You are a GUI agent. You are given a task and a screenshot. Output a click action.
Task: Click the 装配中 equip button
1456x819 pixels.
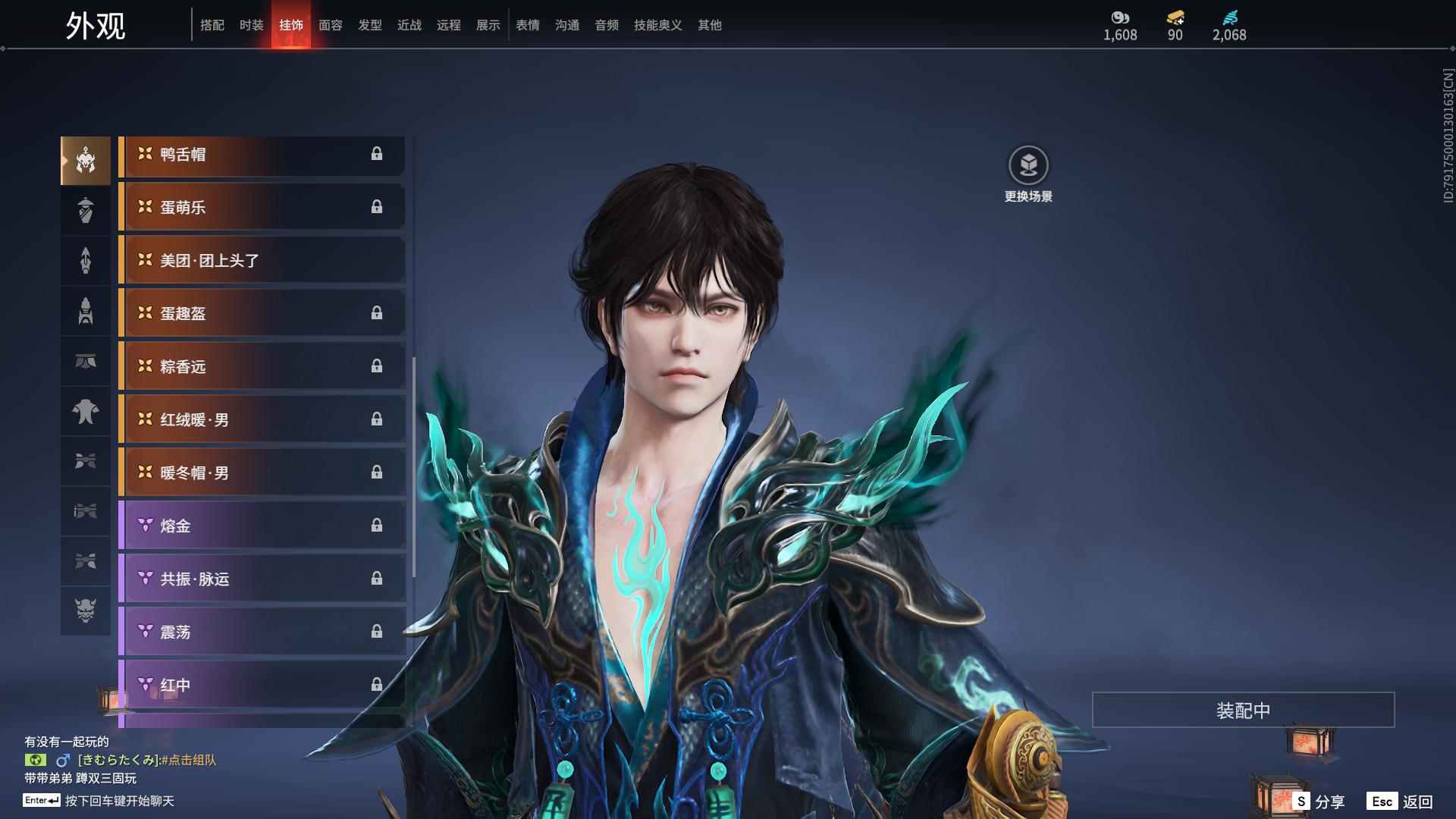pyautogui.click(x=1243, y=710)
